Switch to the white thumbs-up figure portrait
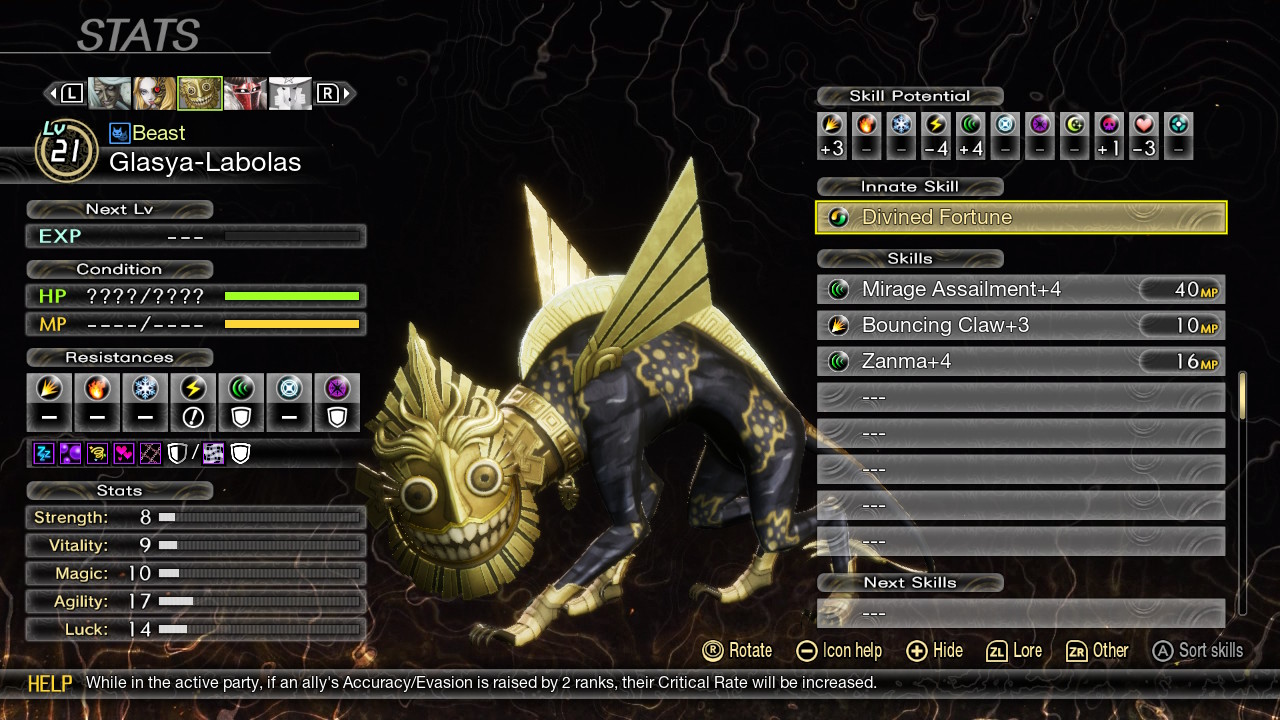Screen dimensions: 1280x720 pyautogui.click(x=289, y=93)
